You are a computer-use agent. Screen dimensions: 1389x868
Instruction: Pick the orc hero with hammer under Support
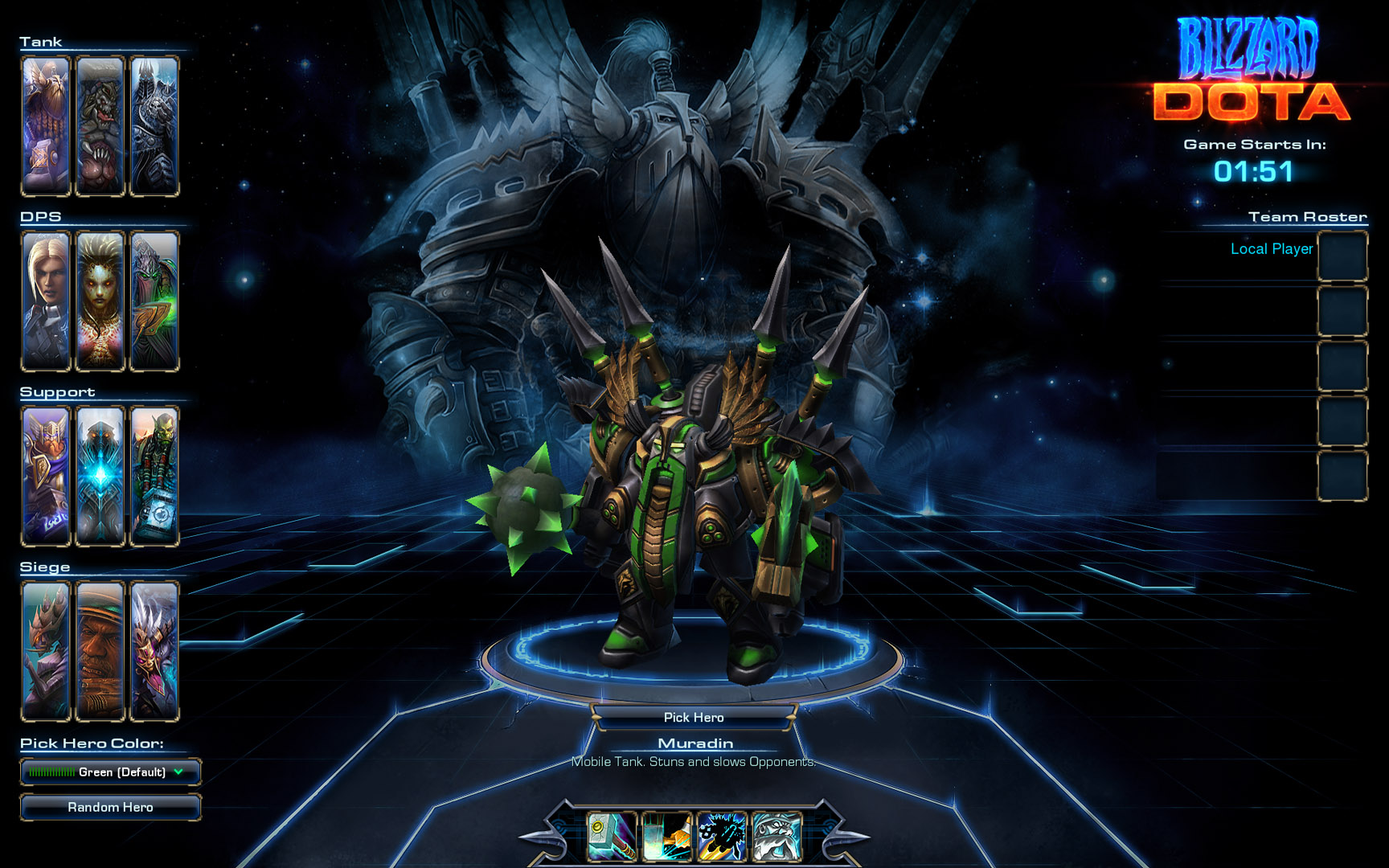click(154, 473)
